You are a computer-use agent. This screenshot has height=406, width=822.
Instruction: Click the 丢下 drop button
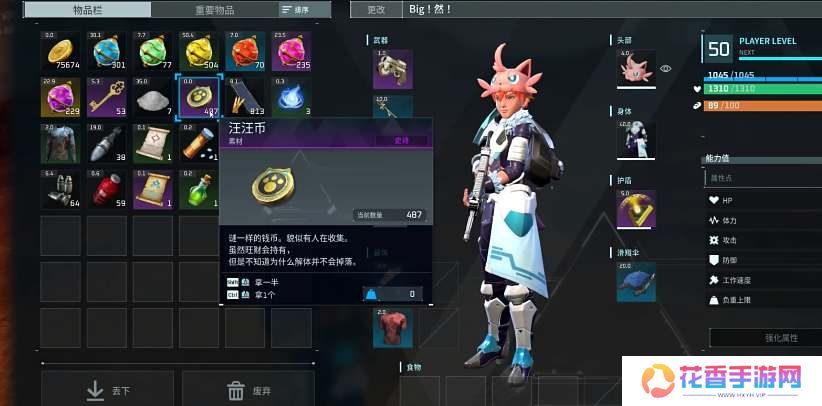click(107, 390)
